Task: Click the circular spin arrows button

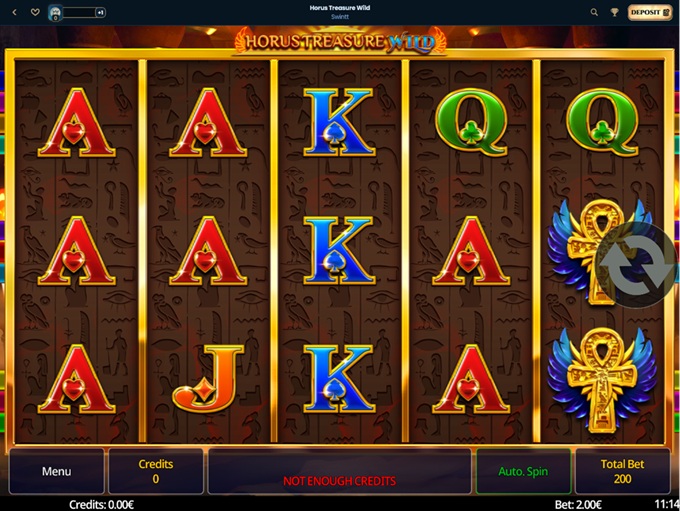Action: coord(637,265)
